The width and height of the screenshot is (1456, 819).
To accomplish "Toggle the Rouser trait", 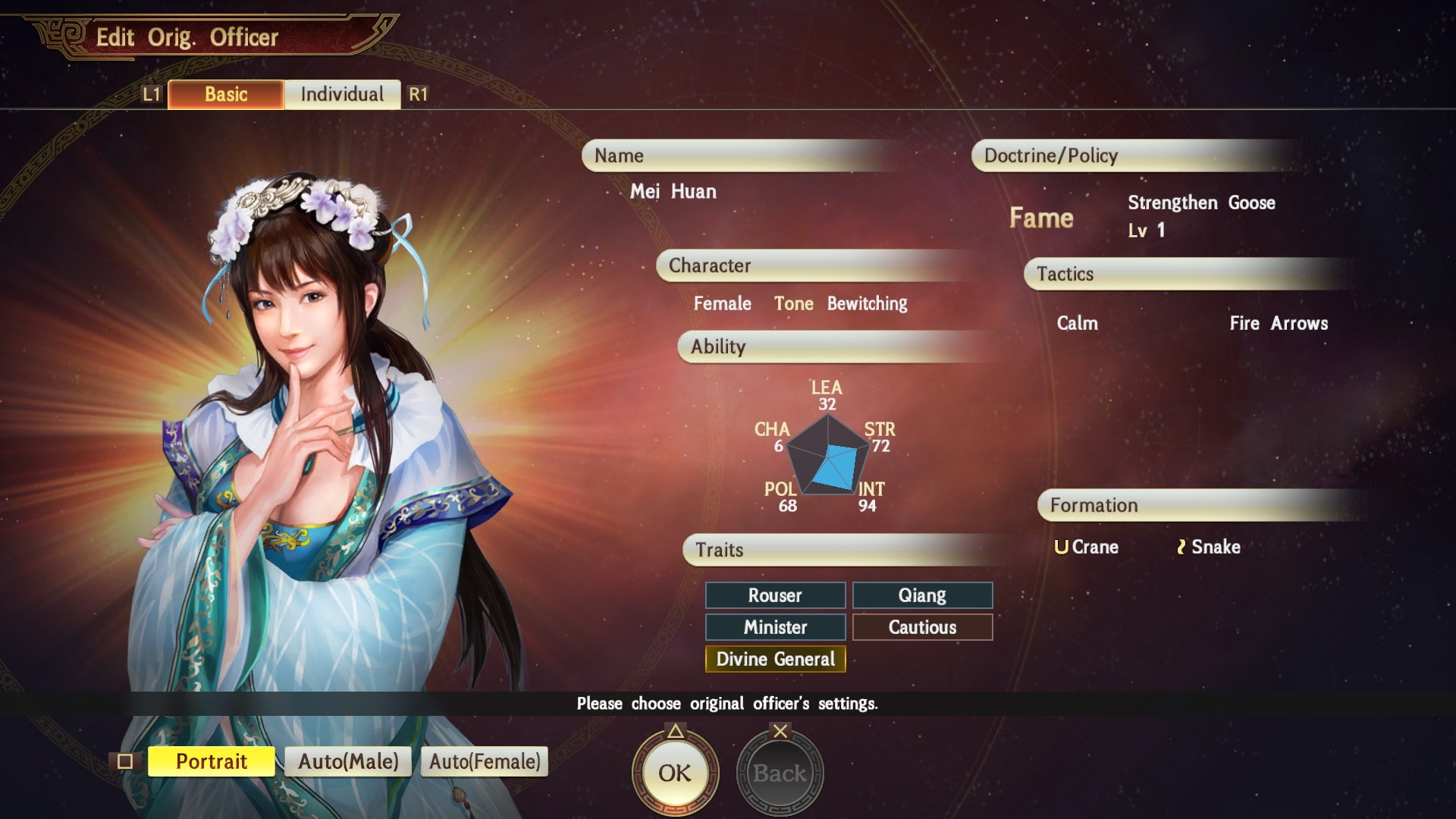I will (x=775, y=595).
